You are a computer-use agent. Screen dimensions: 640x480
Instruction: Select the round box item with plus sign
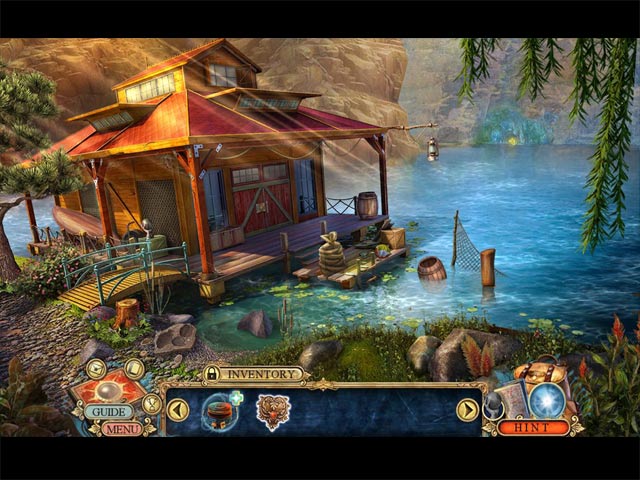221,410
